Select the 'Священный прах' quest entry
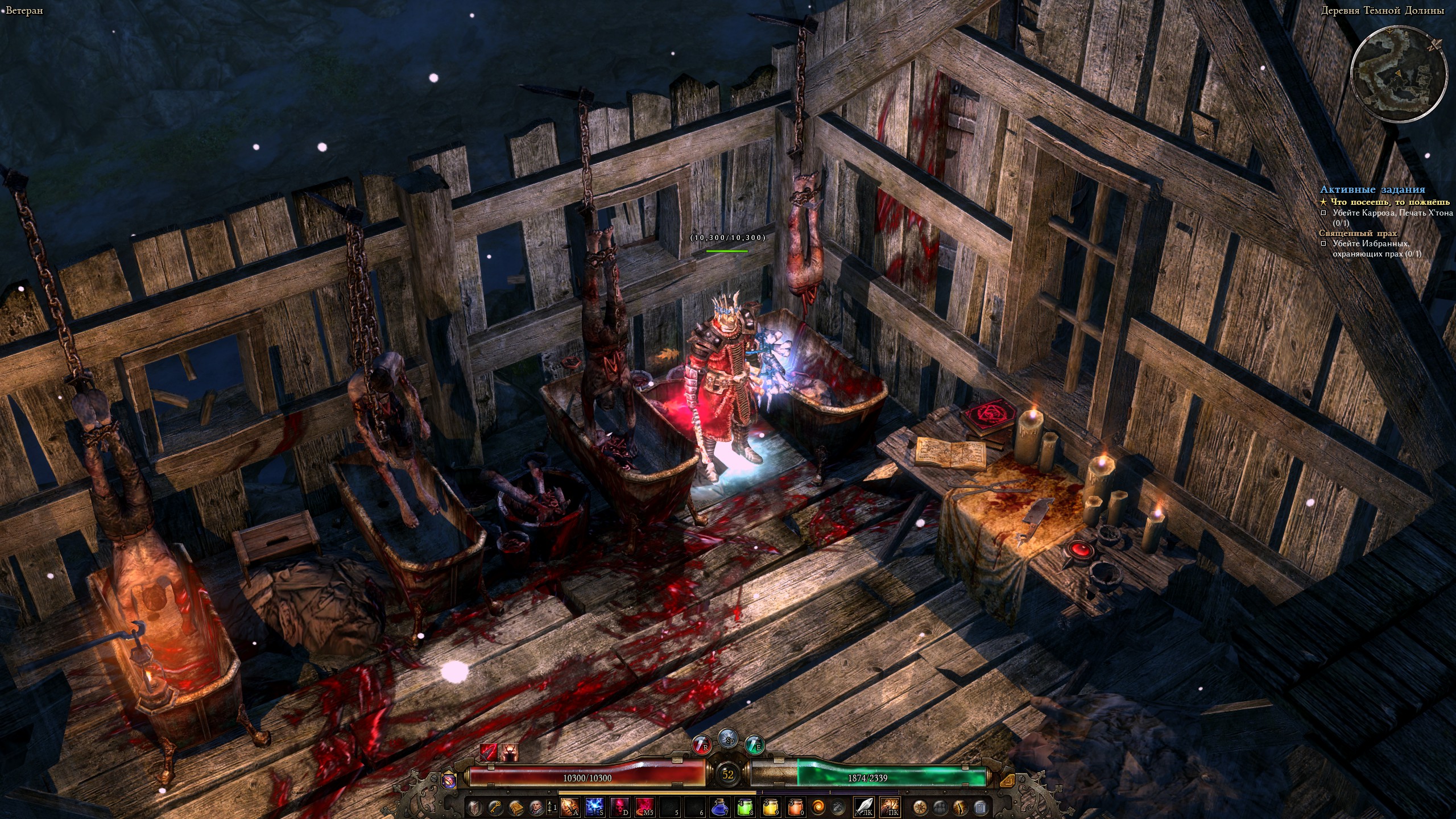The width and height of the screenshot is (1456, 819). (1350, 234)
